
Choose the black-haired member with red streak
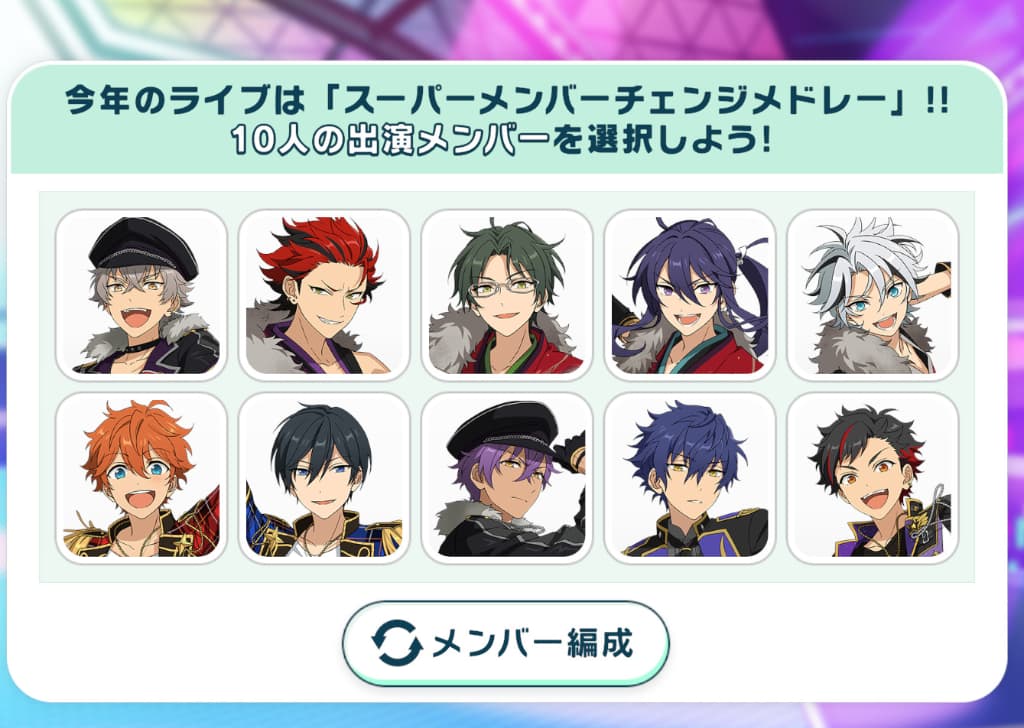point(872,478)
